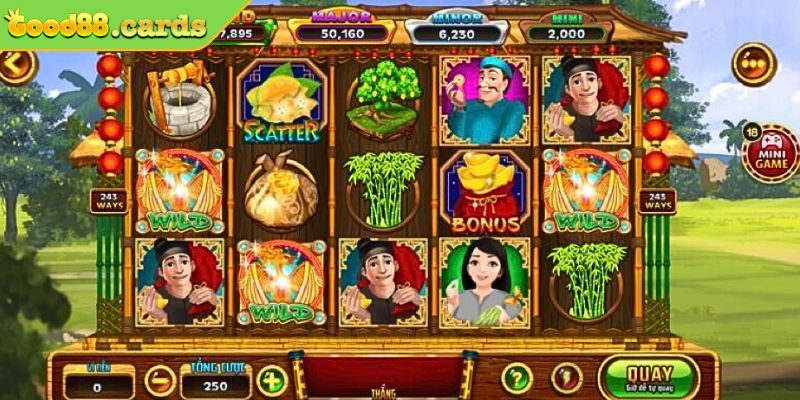The height and width of the screenshot is (400, 800).
Task: Spin the reels with the QUAY button
Action: click(x=647, y=376)
